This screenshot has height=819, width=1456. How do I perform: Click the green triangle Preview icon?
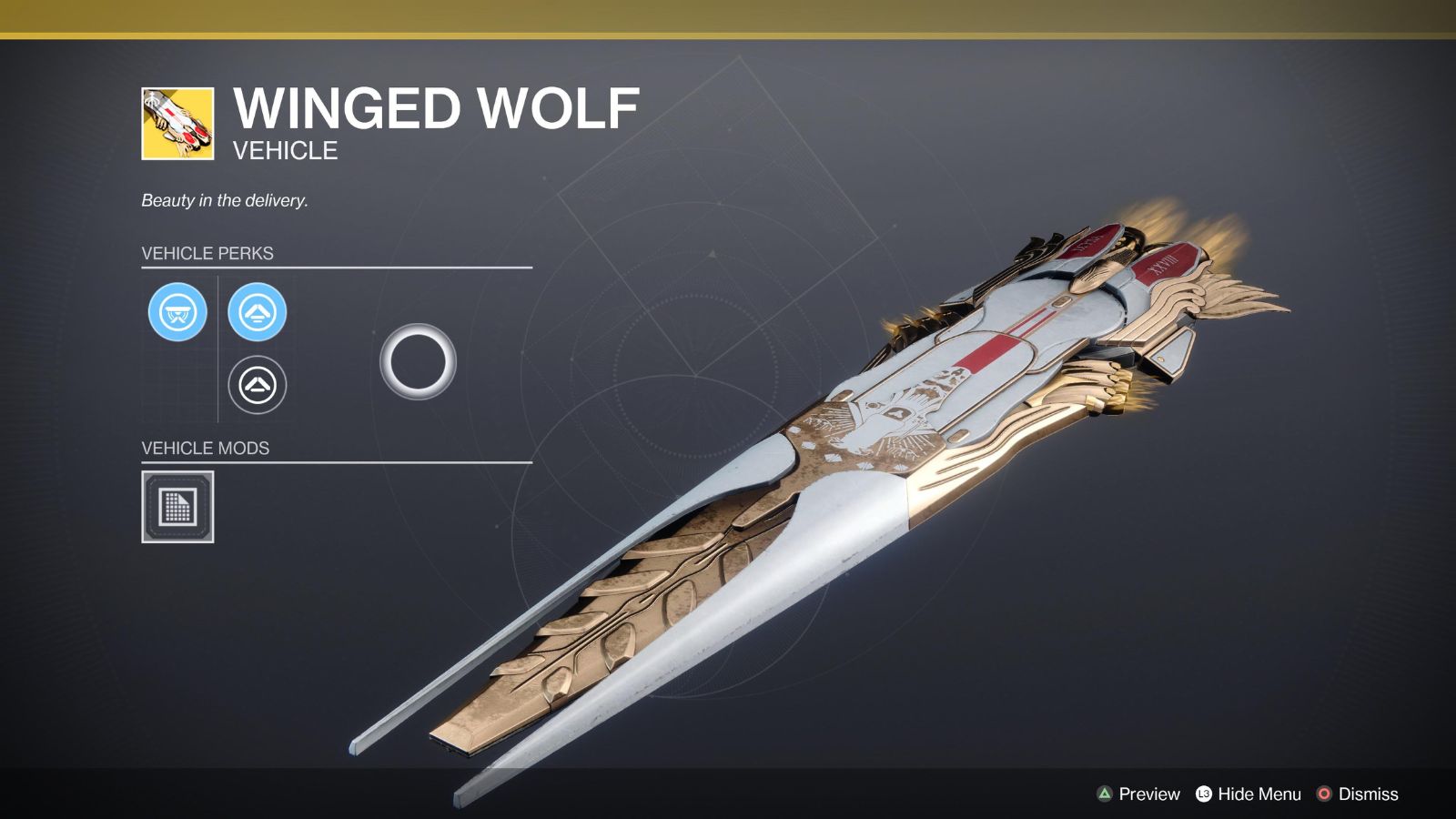click(x=1105, y=794)
